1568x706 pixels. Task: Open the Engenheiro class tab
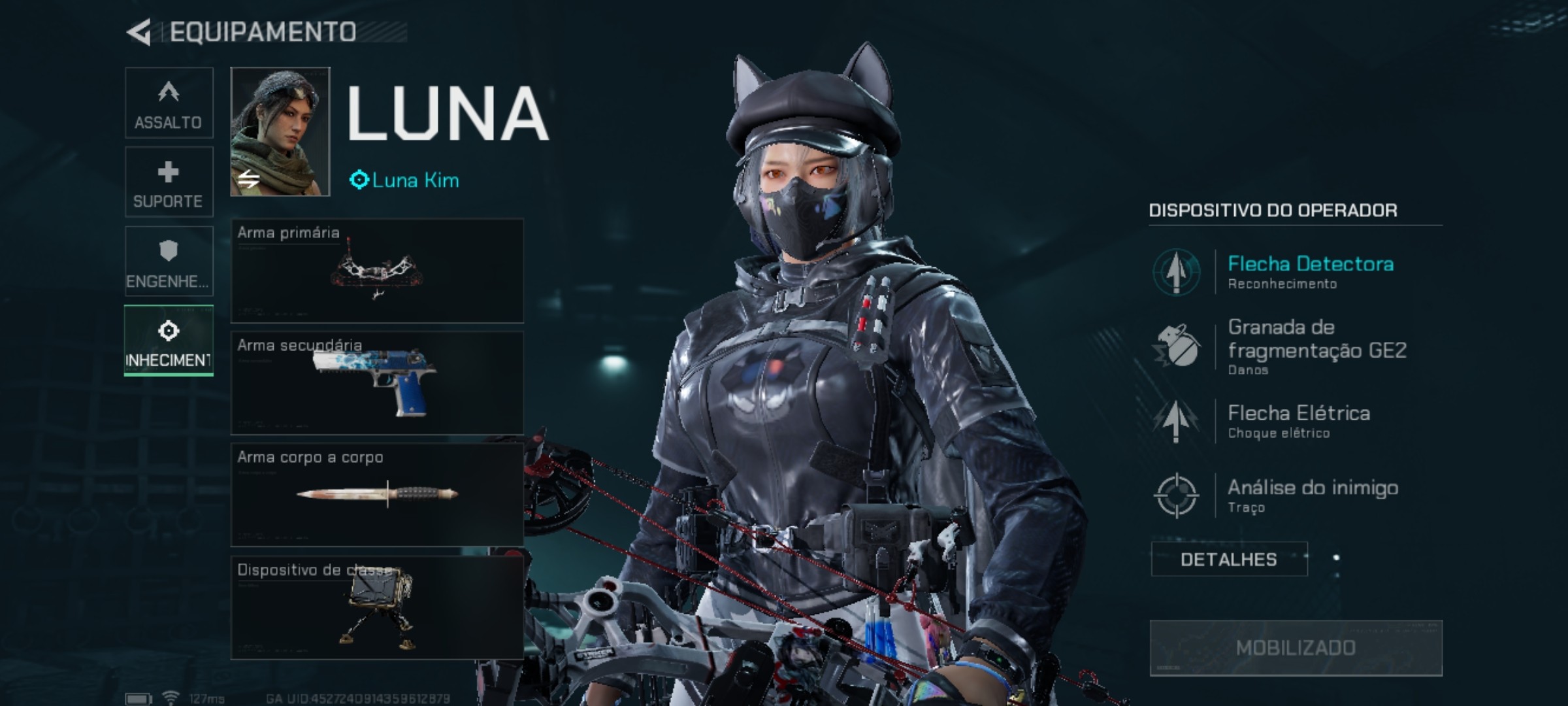169,261
